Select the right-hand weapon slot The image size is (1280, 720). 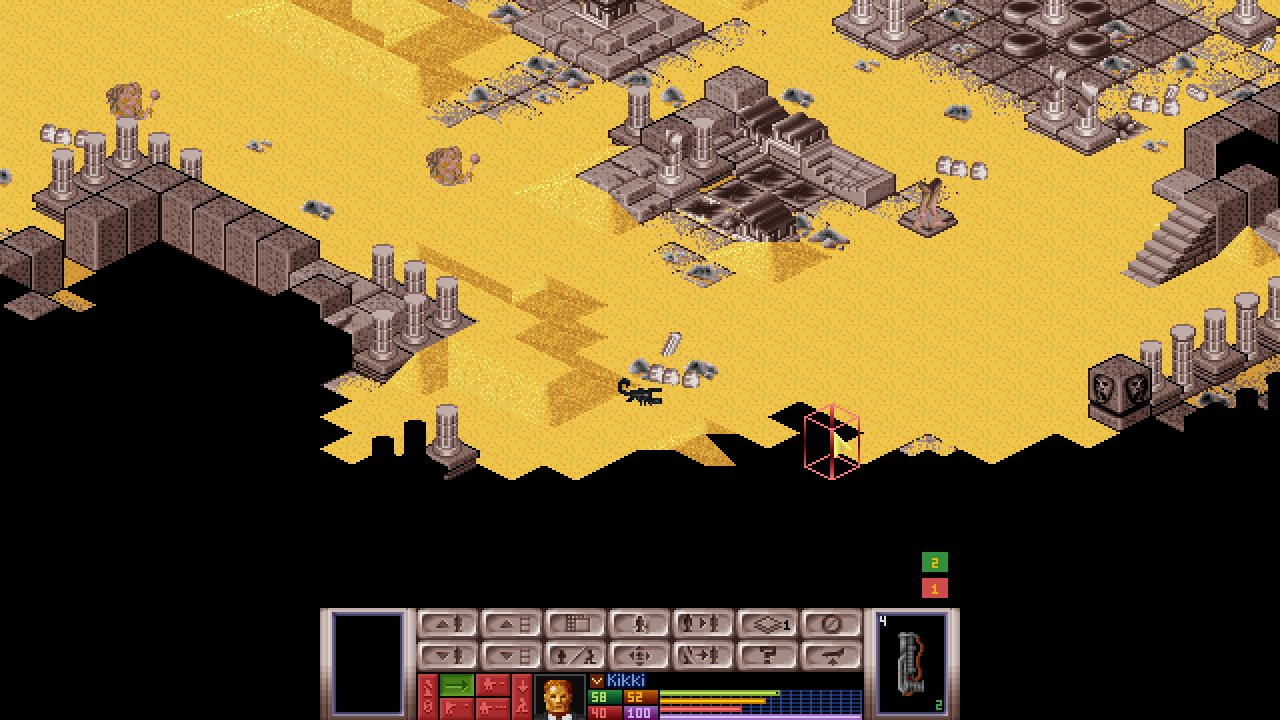(912, 663)
